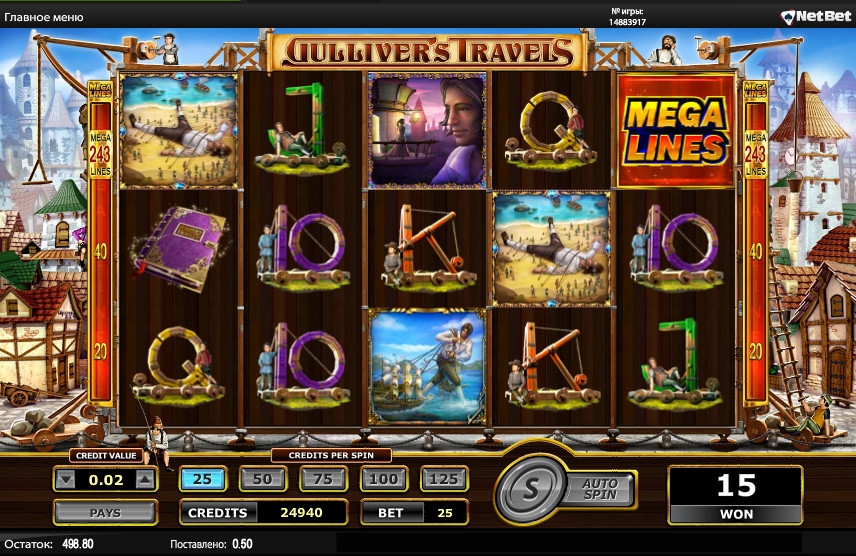
Task: Choose 50 credits per spin
Action: pos(262,479)
